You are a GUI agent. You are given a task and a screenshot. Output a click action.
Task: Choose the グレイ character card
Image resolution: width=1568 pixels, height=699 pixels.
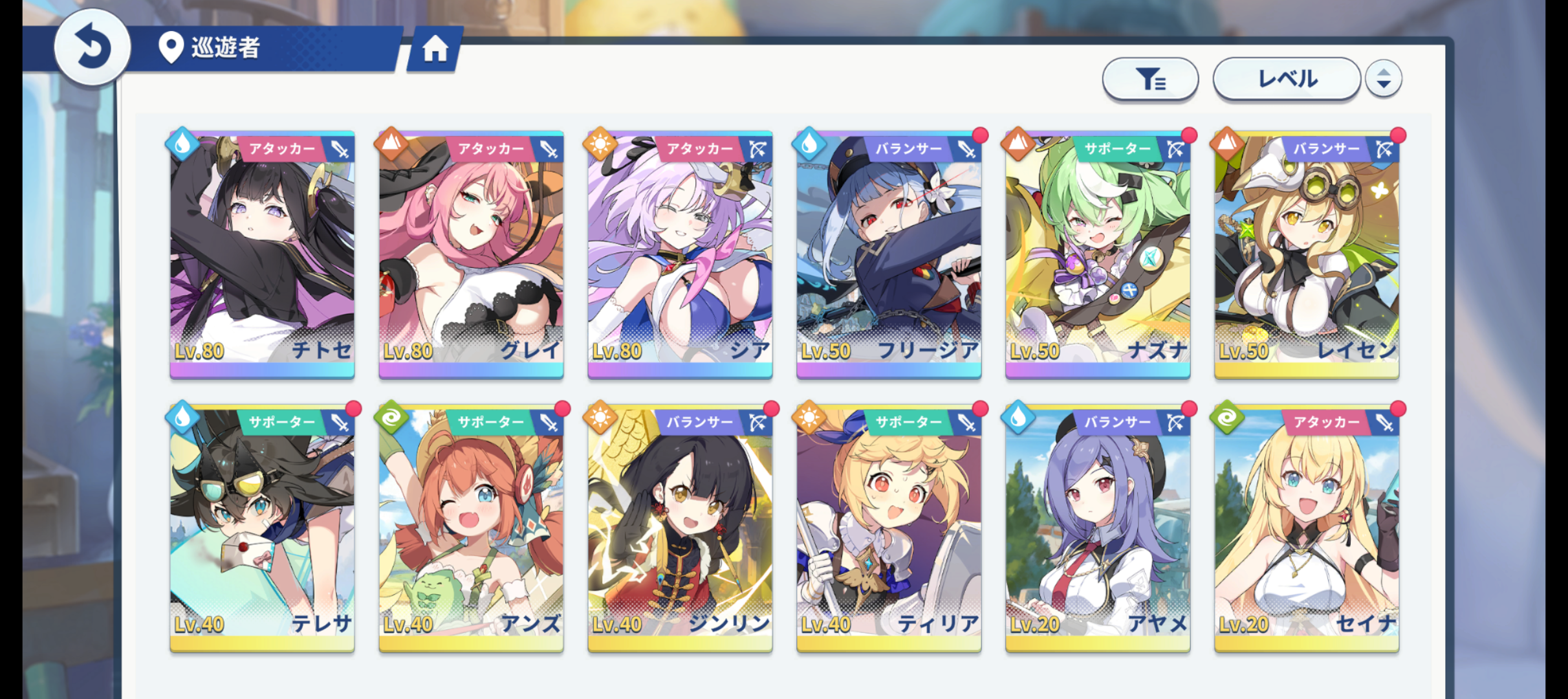tap(471, 254)
